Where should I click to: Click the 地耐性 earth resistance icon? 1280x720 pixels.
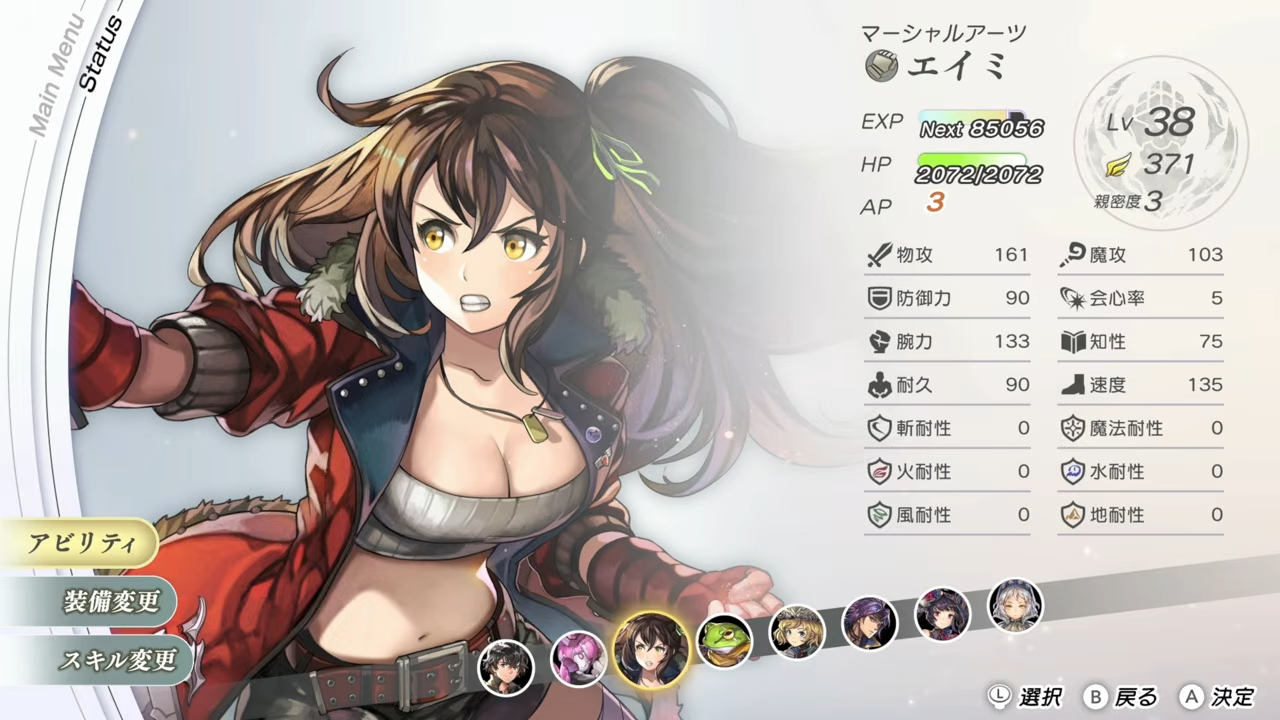coord(1074,514)
